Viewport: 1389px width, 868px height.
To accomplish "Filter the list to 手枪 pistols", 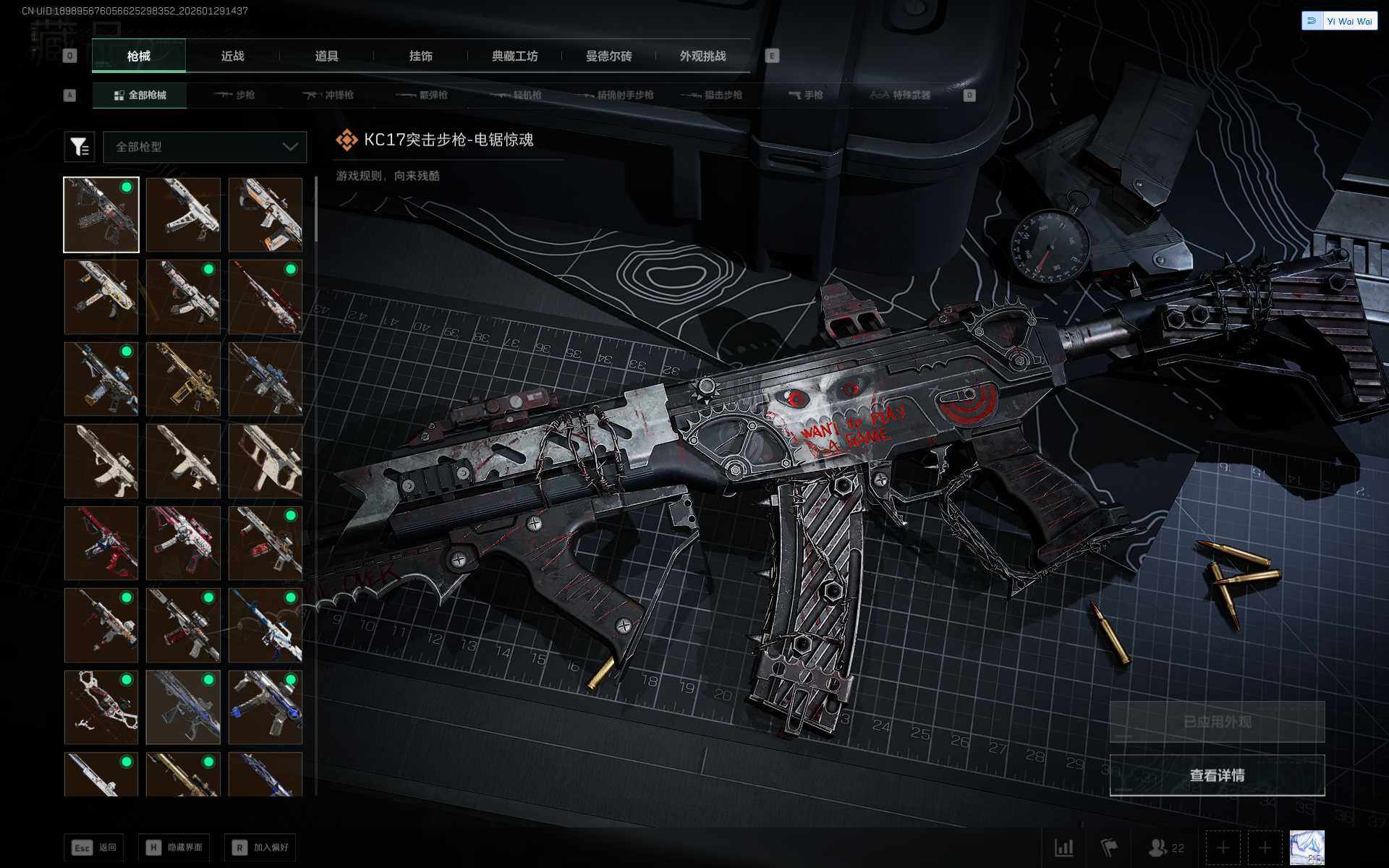I will [805, 95].
